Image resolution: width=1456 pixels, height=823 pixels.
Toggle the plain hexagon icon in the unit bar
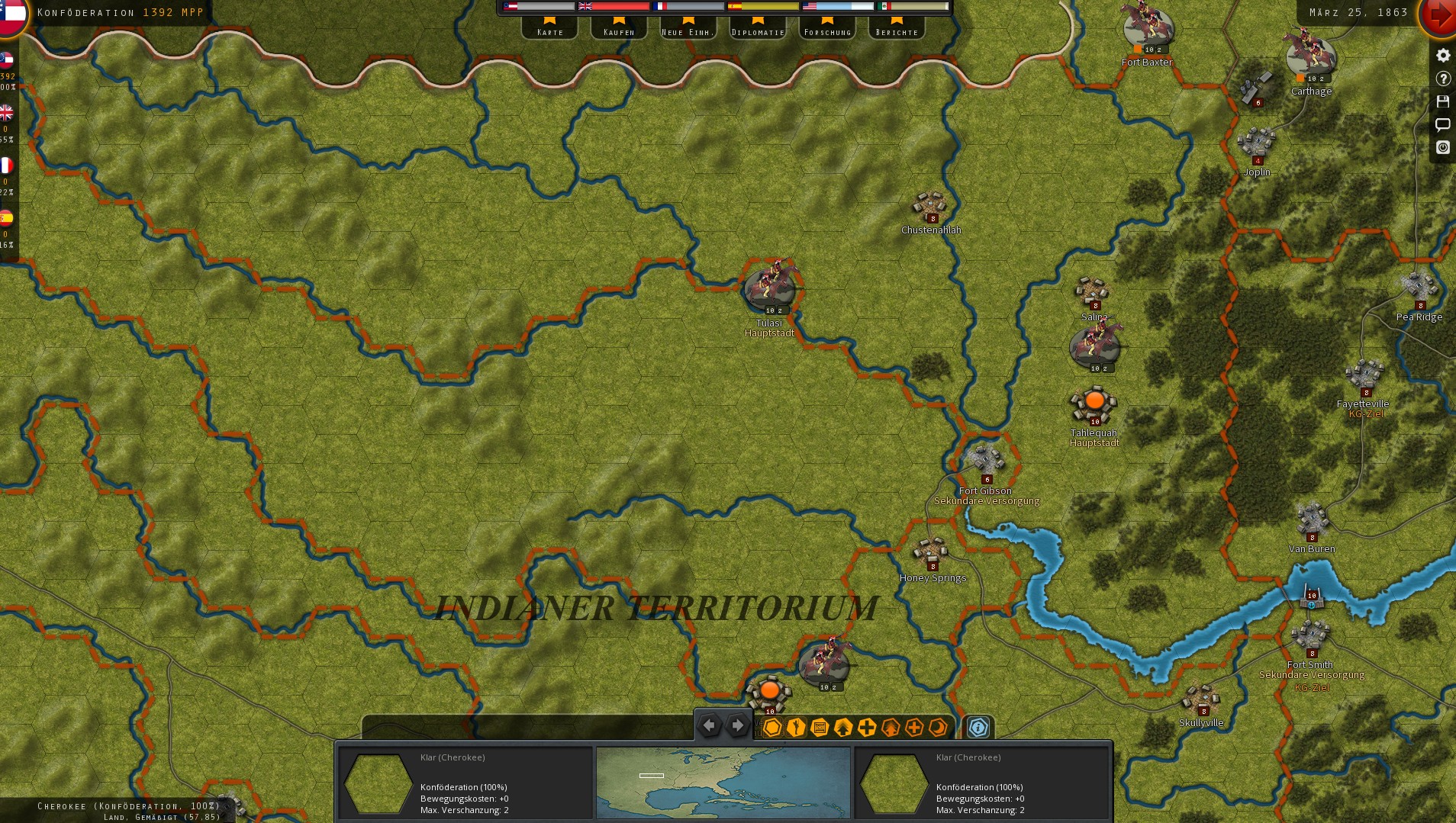772,728
